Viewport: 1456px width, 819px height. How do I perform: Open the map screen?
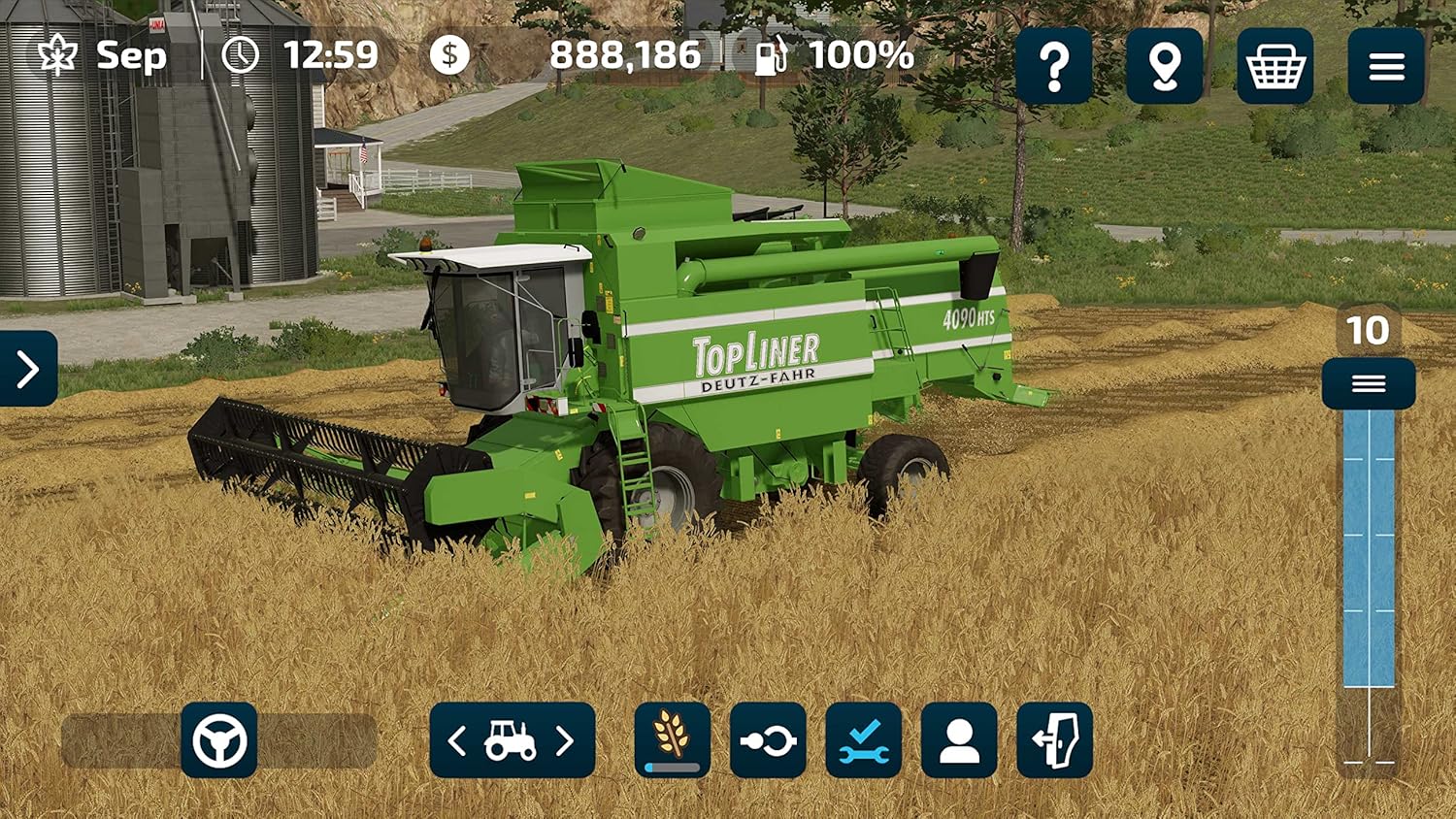[1165, 66]
